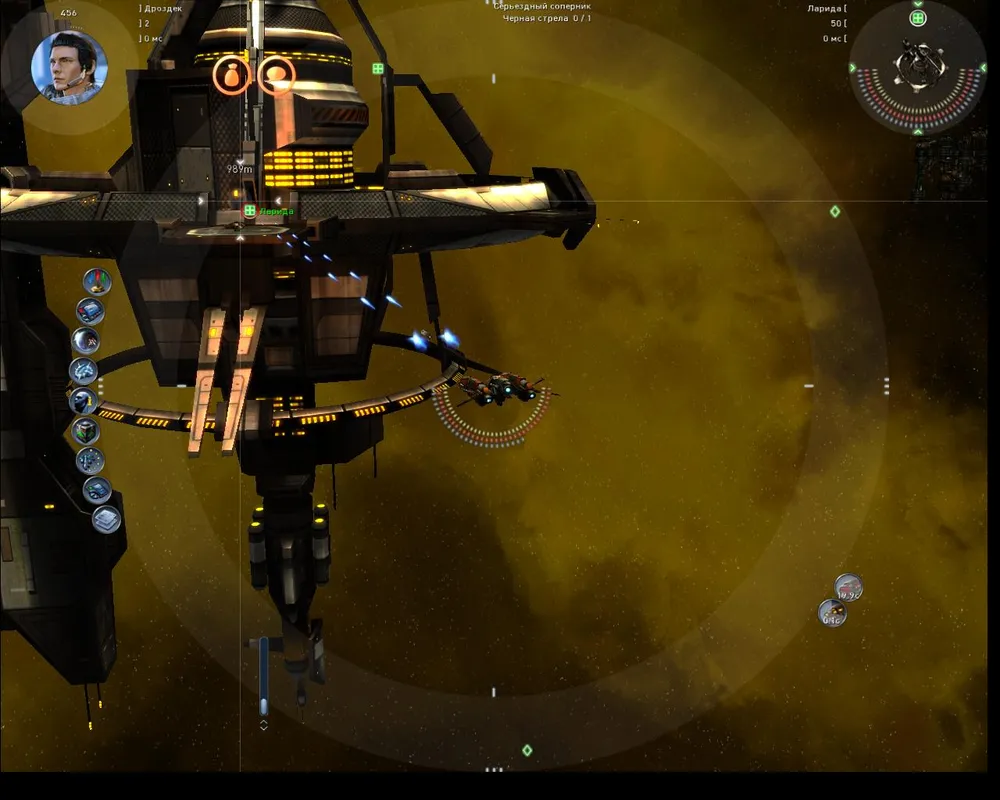Click the multicolored cube icon
1000x800 pixels.
86,431
